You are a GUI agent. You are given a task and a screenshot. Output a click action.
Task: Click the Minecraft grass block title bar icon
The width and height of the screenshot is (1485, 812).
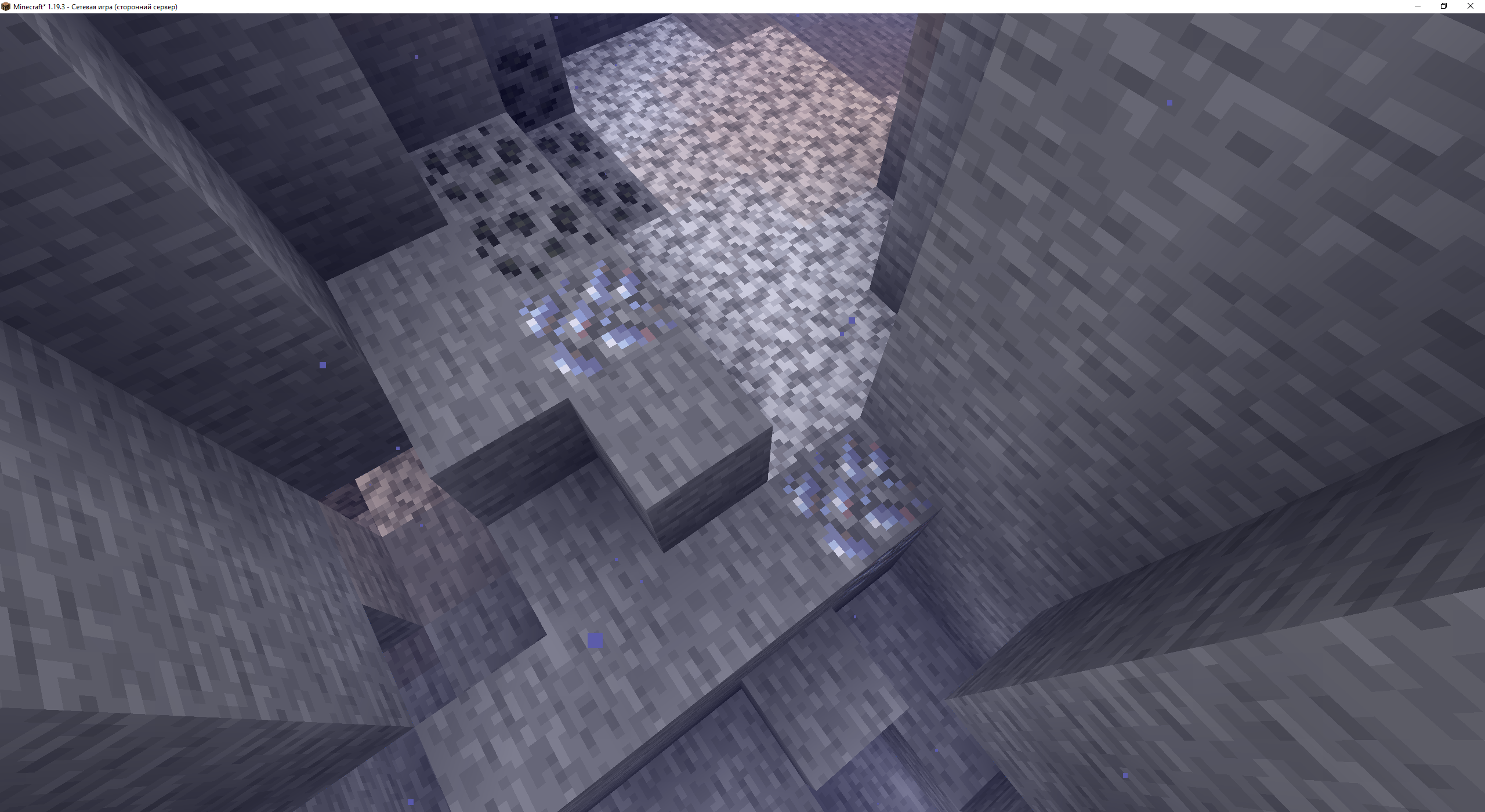pos(6,6)
